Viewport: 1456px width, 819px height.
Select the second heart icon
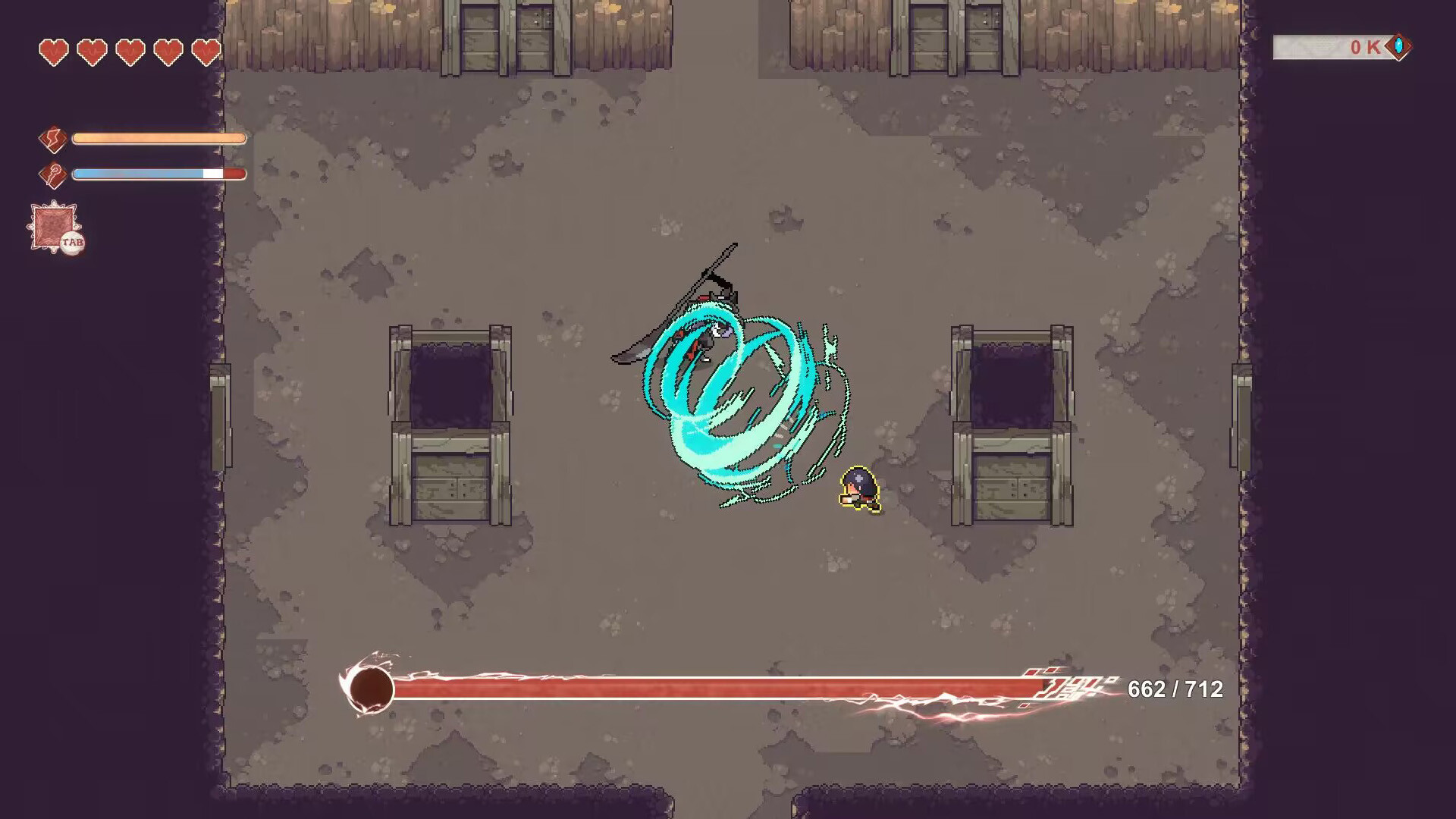90,52
